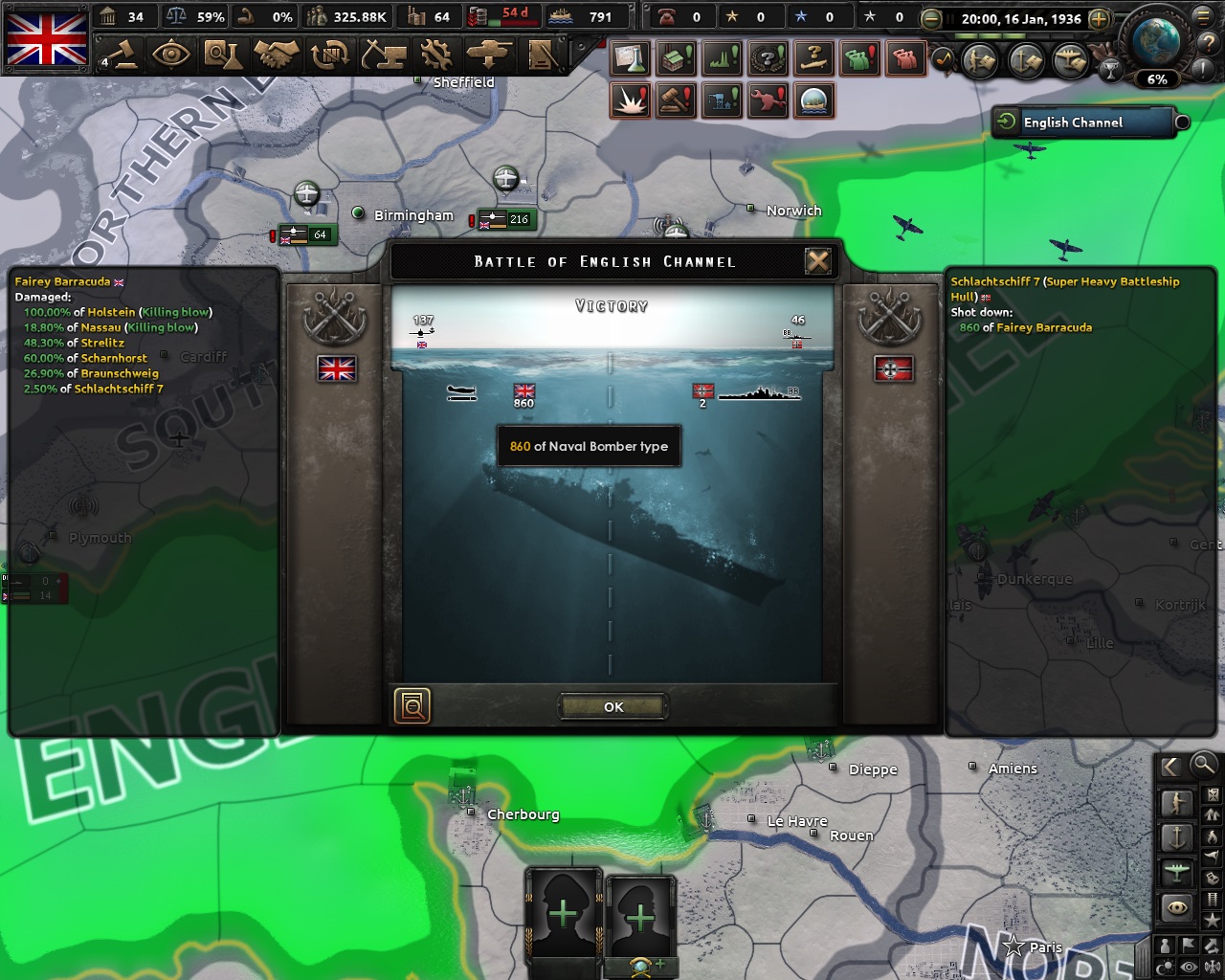Open the battle log icon in the popup
The height and width of the screenshot is (980, 1225).
pyautogui.click(x=412, y=705)
